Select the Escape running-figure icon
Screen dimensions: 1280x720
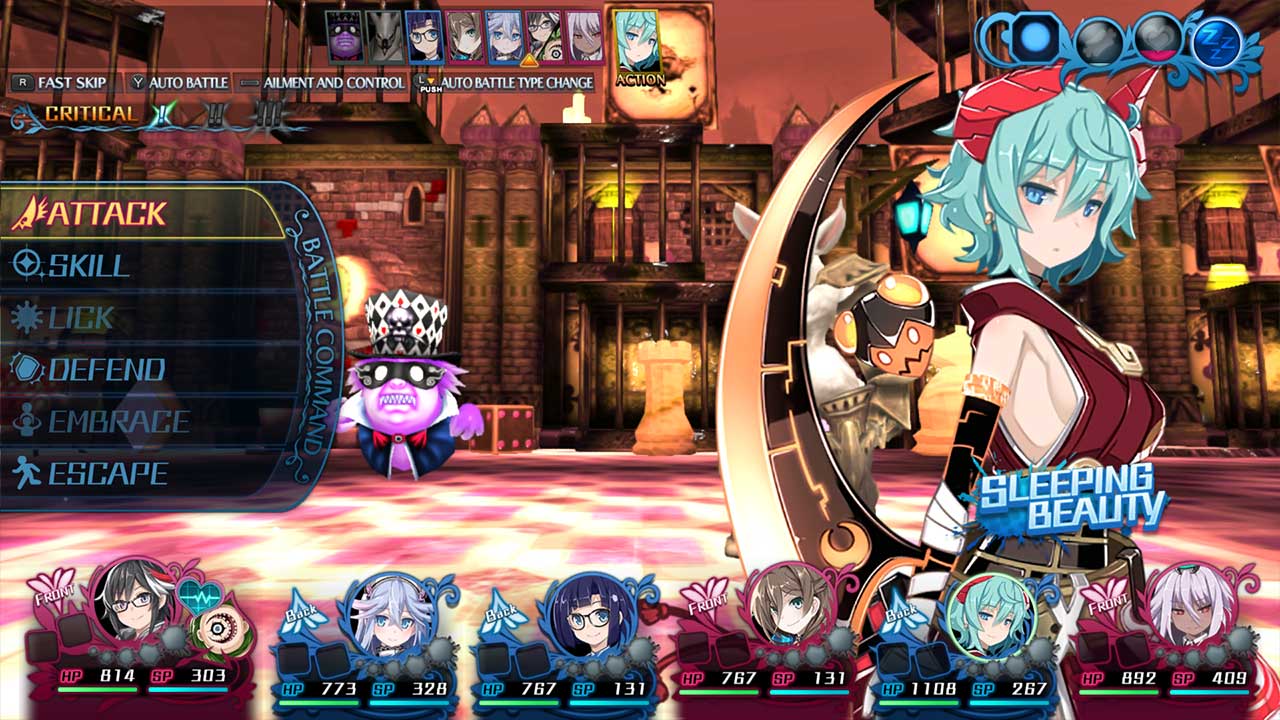[x=27, y=469]
